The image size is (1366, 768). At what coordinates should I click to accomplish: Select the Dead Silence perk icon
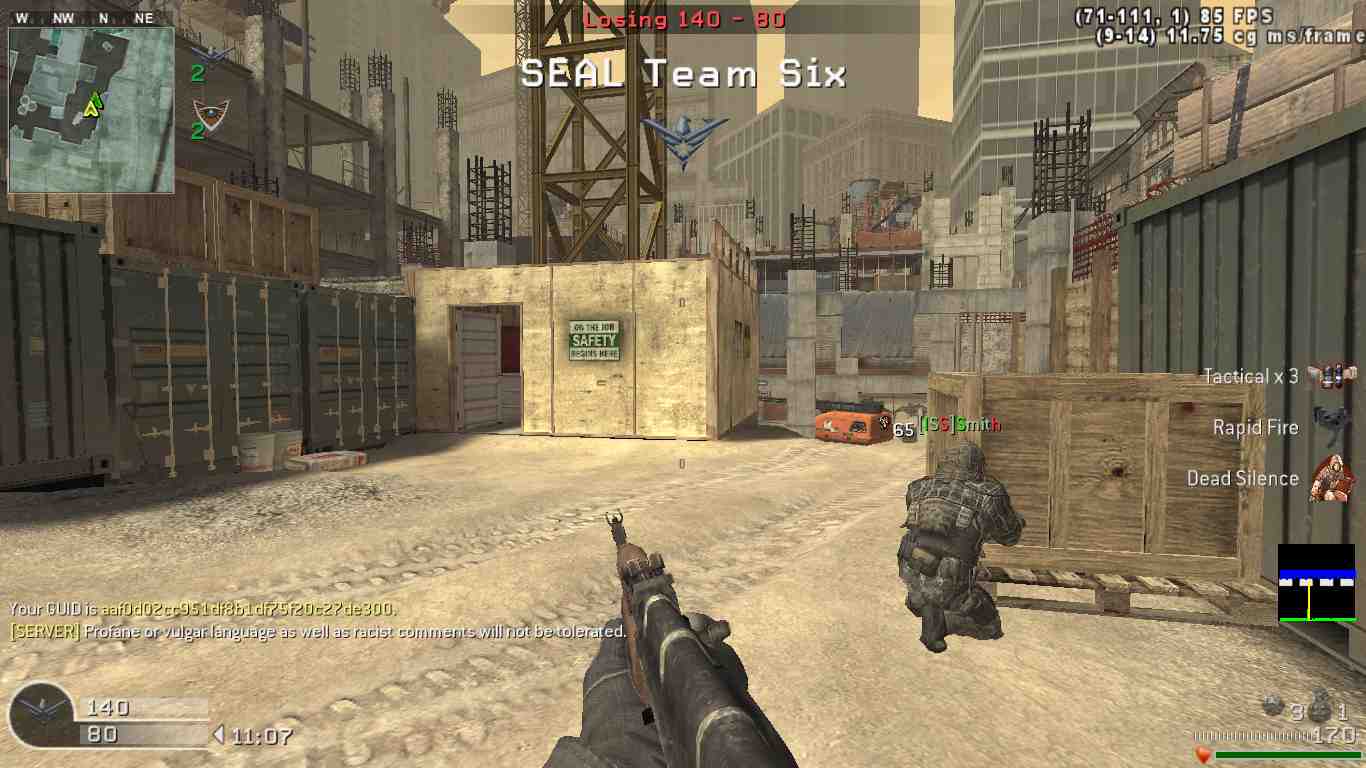tap(1329, 478)
